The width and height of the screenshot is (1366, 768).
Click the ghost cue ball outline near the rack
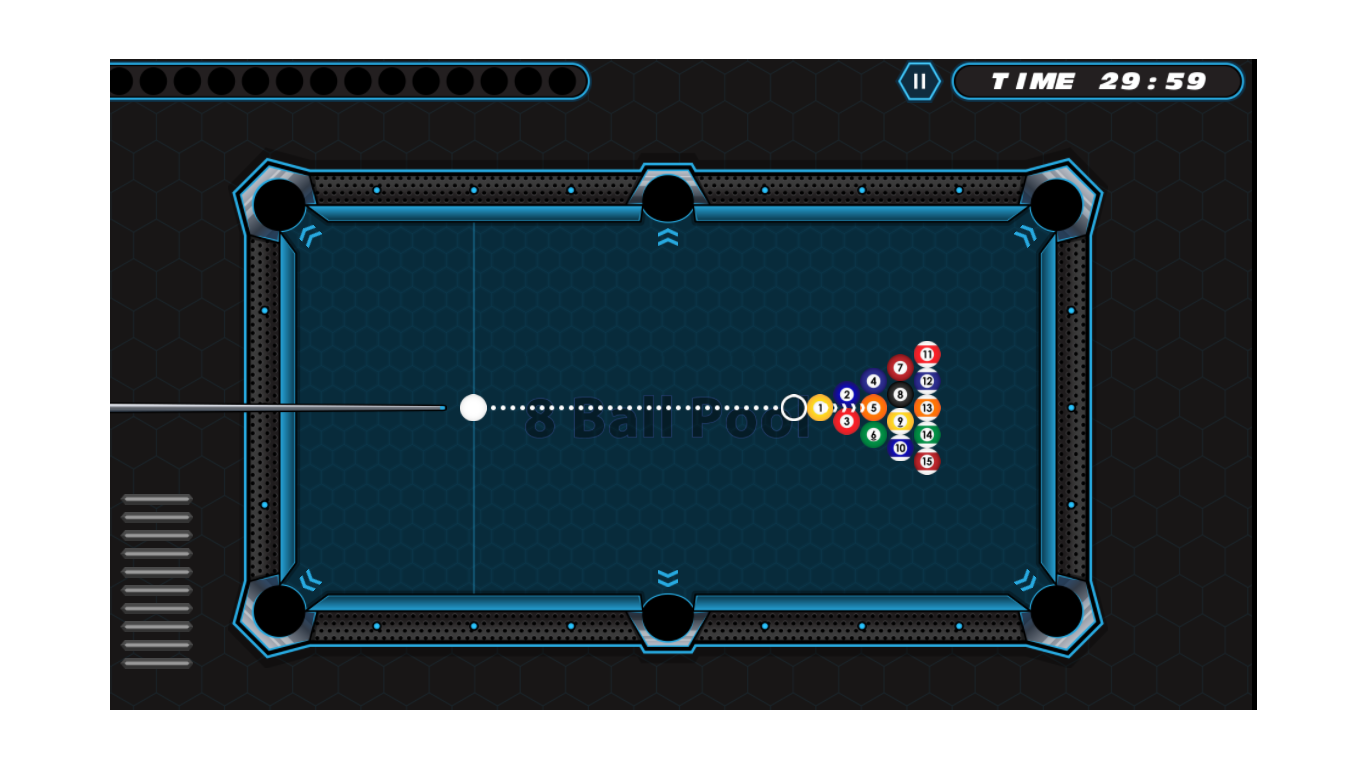tap(795, 407)
